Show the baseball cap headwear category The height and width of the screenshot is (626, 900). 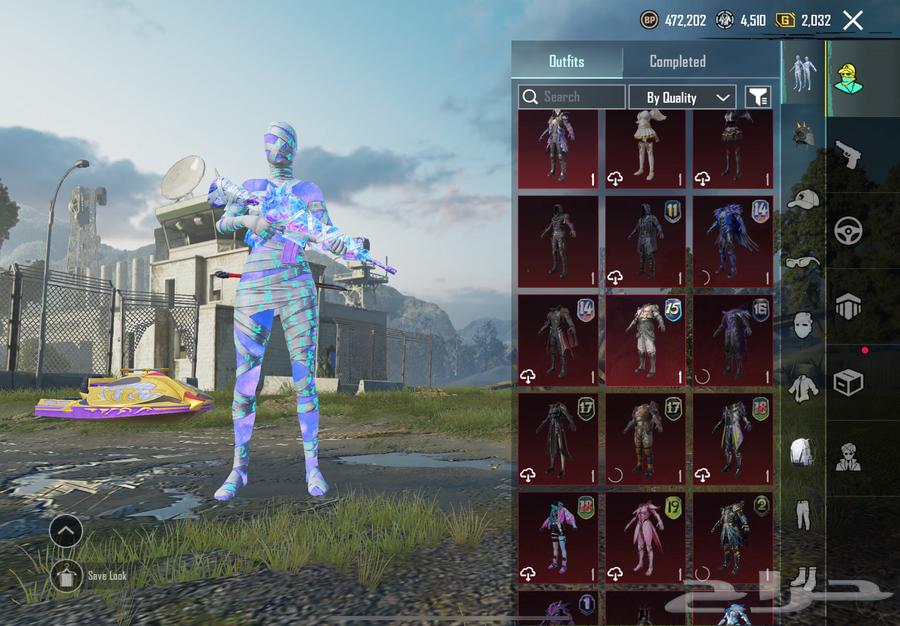(803, 199)
